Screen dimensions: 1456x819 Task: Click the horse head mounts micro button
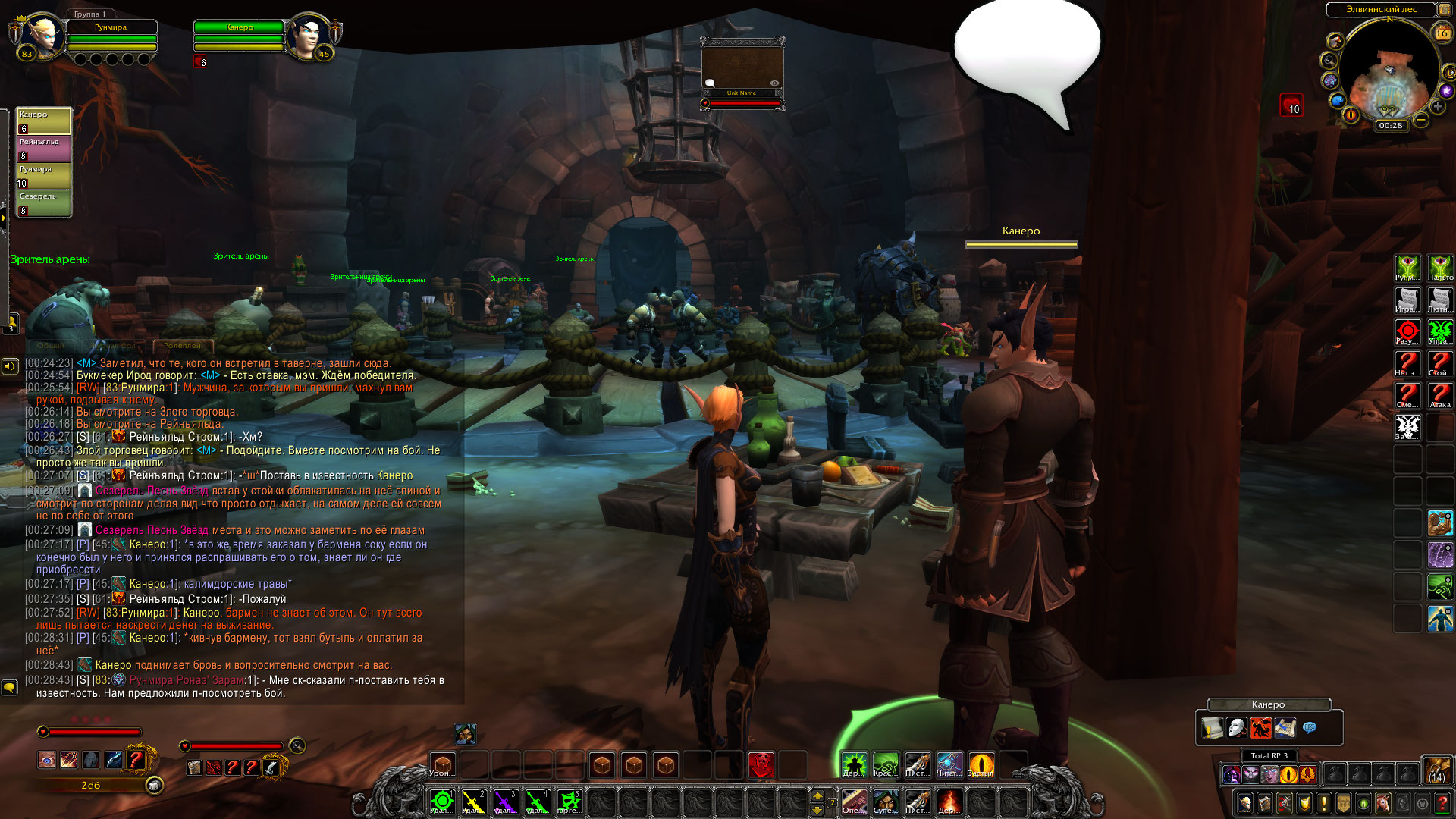pos(1383,802)
